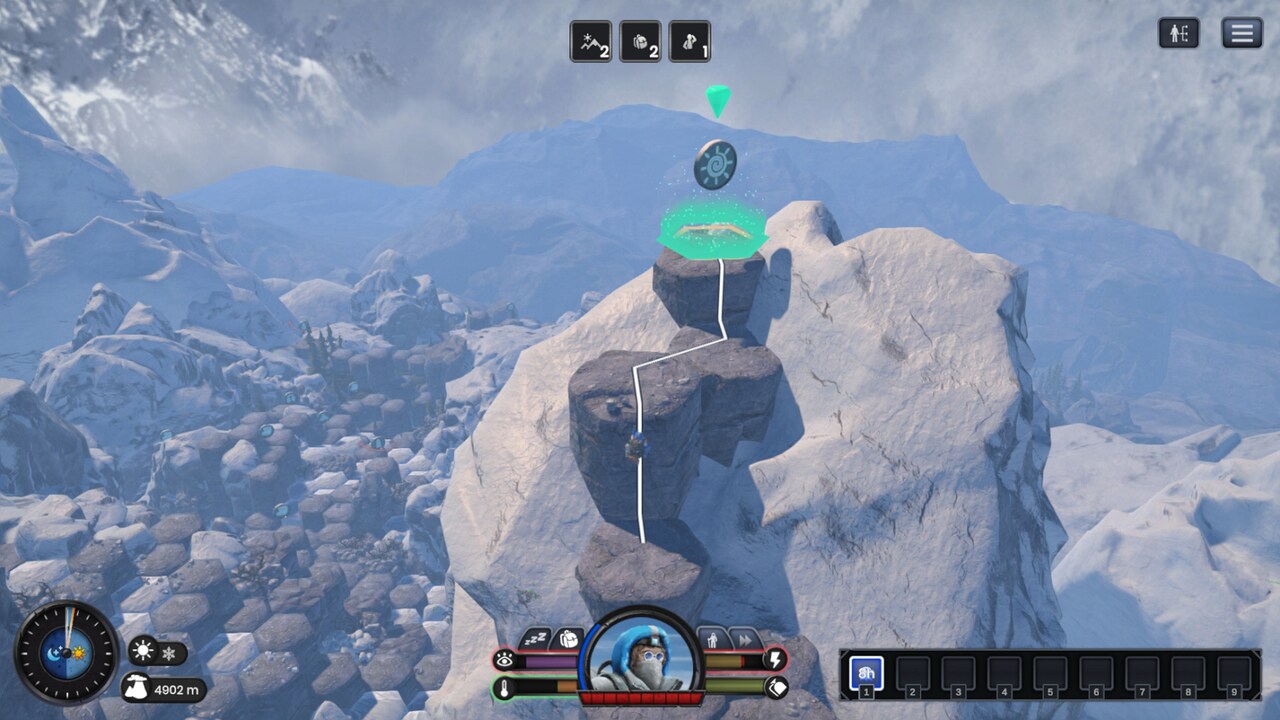The image size is (1280, 720).
Task: Click the glowing swirl medallion above the tent
Action: (716, 165)
